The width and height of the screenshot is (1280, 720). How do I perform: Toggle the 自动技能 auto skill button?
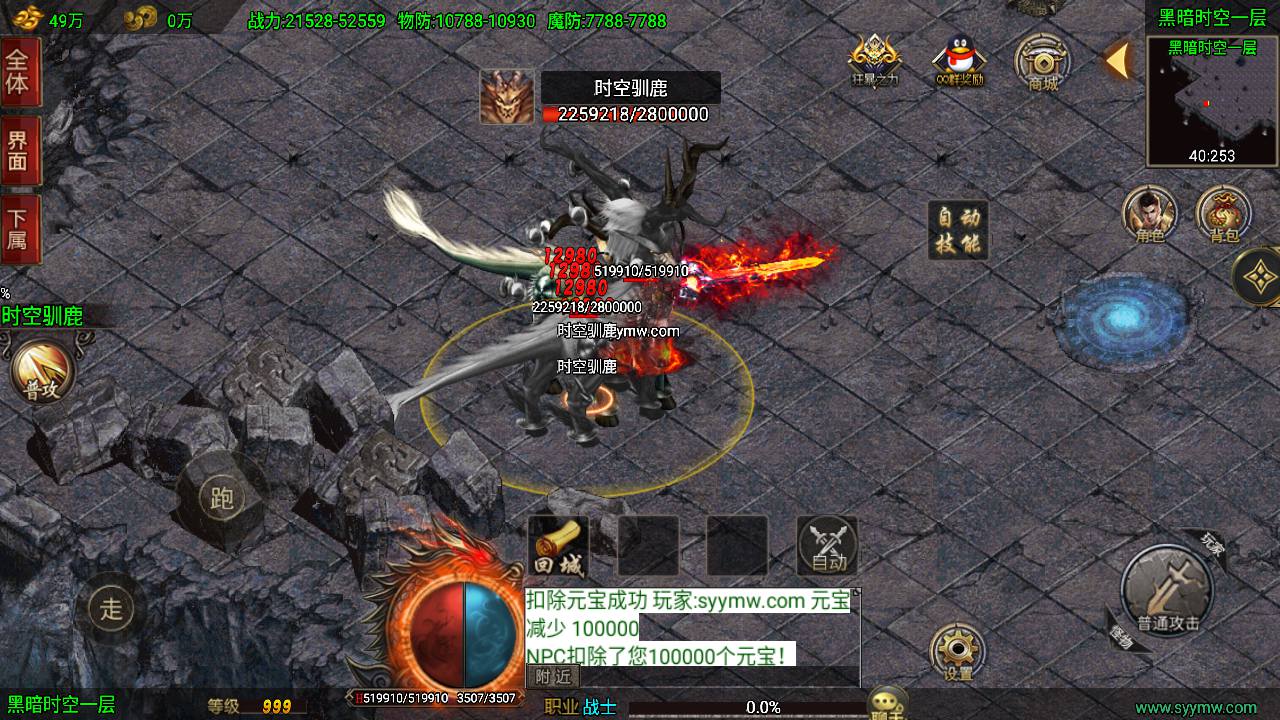[958, 230]
